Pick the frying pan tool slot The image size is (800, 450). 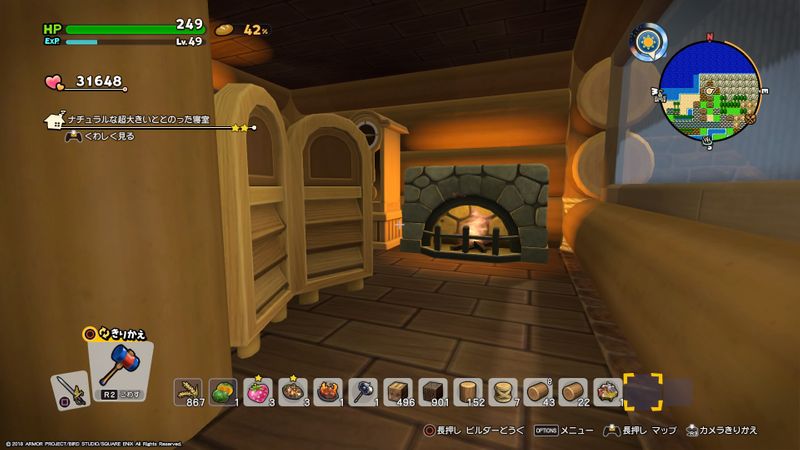(362, 391)
